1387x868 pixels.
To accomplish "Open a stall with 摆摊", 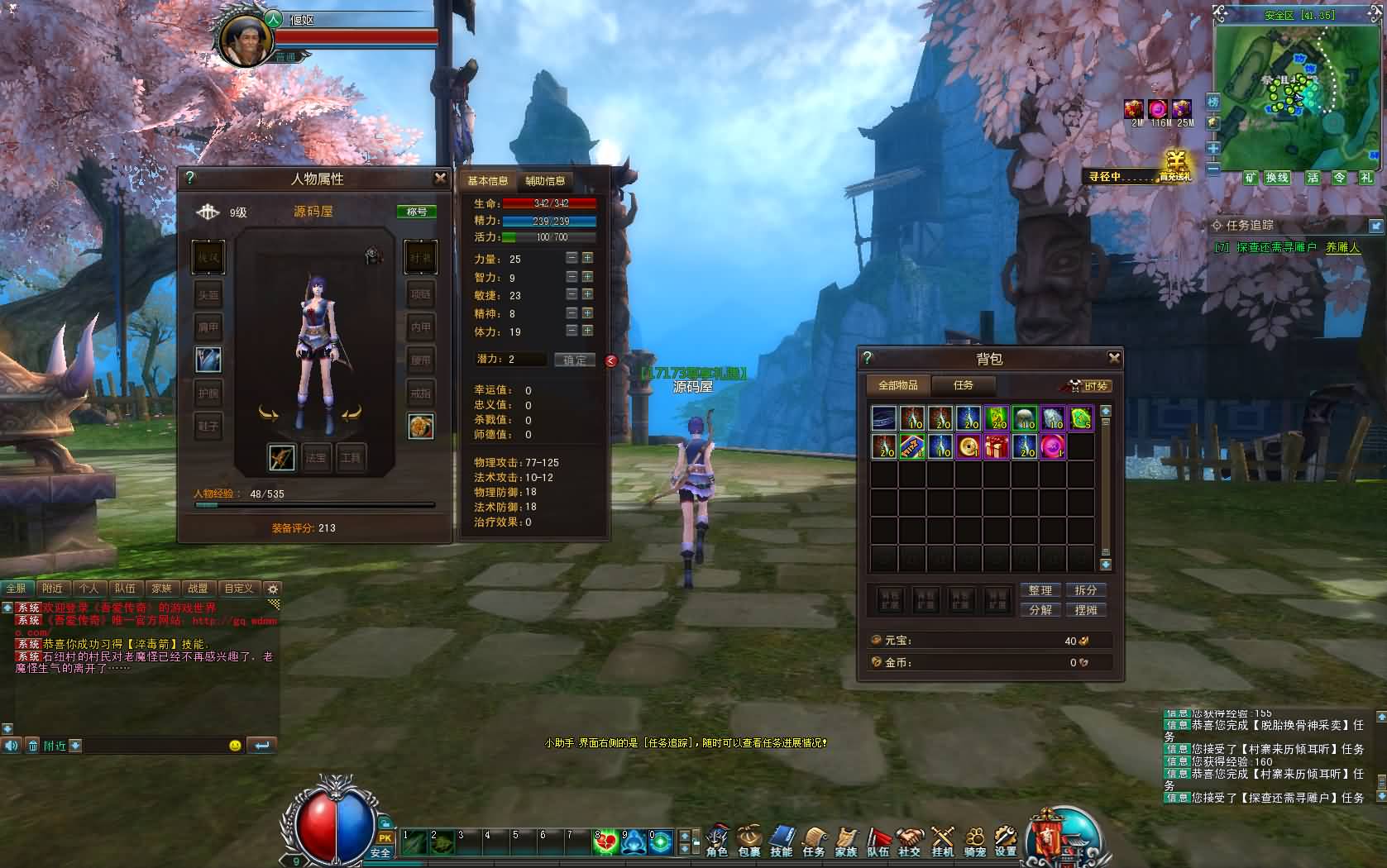I will [1086, 610].
